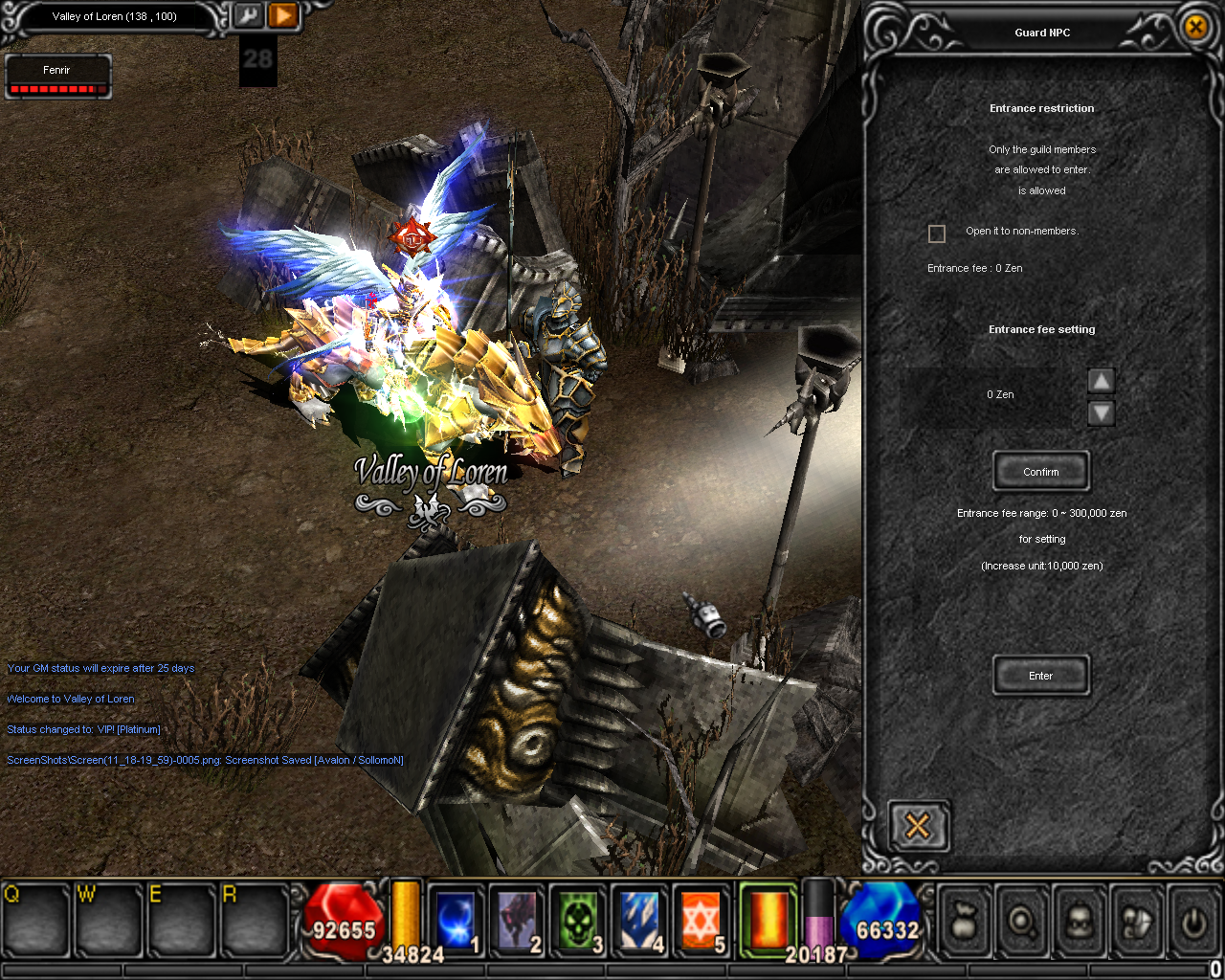Open the inventory bag icon
The height and width of the screenshot is (980, 1225).
click(x=964, y=922)
